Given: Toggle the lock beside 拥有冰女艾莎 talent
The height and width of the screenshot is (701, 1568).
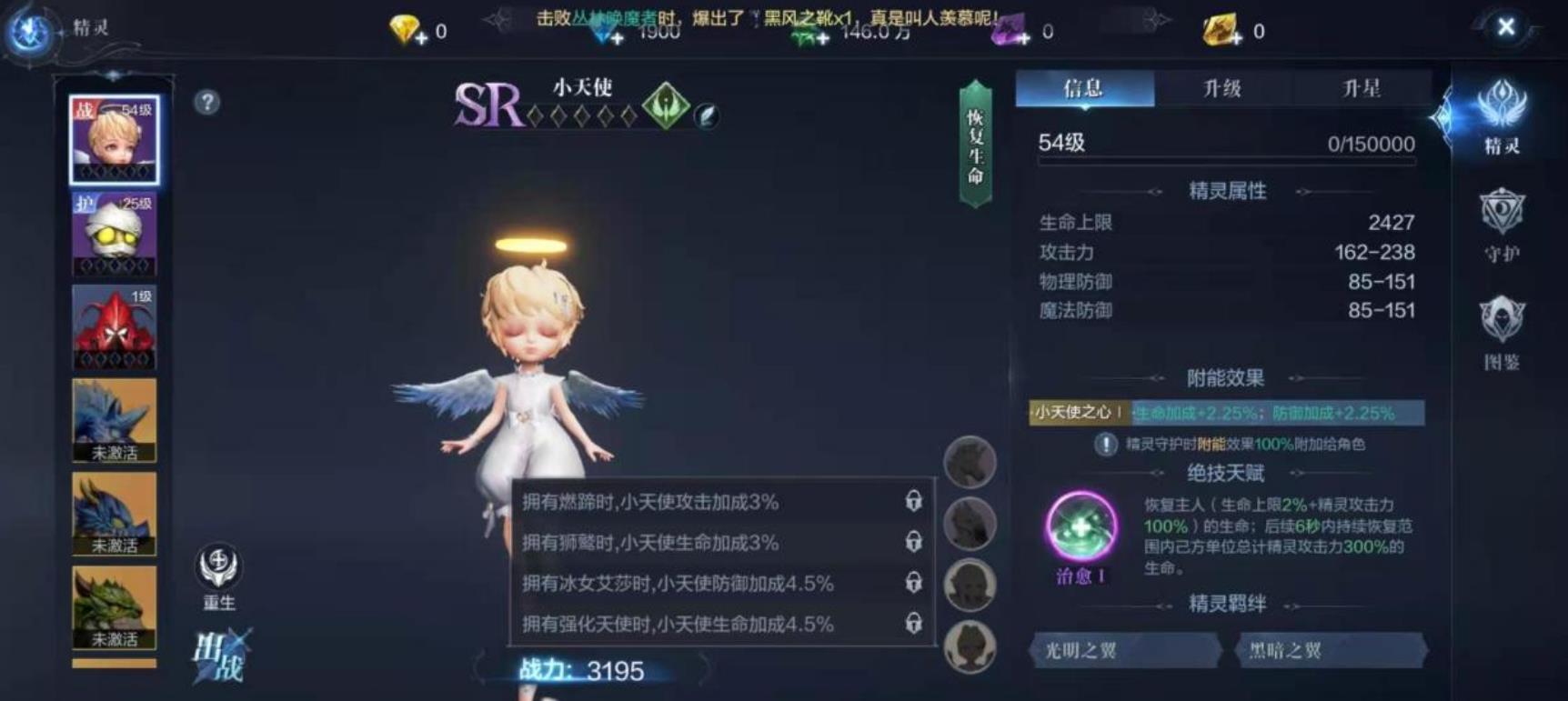Looking at the screenshot, I should (914, 584).
